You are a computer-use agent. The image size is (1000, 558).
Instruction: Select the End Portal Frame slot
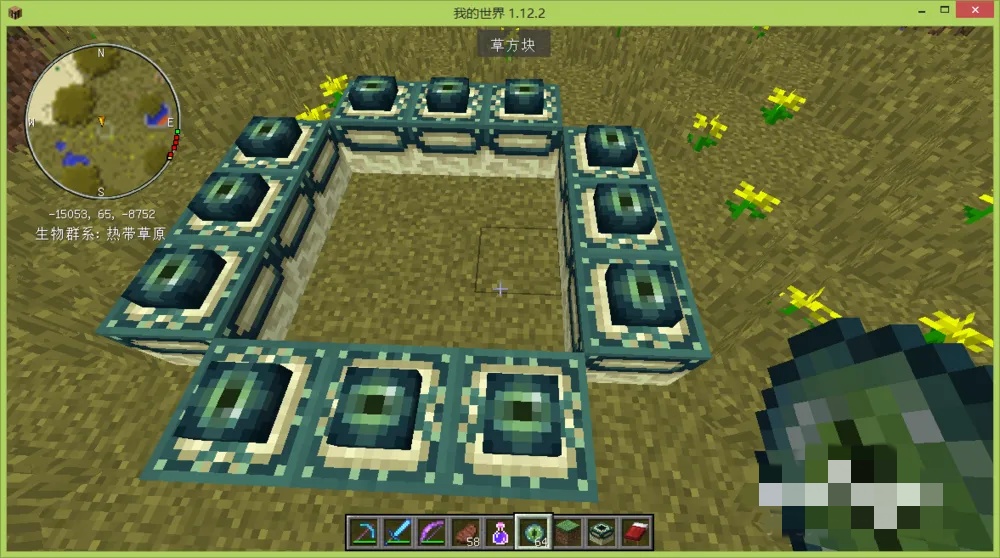coord(601,531)
